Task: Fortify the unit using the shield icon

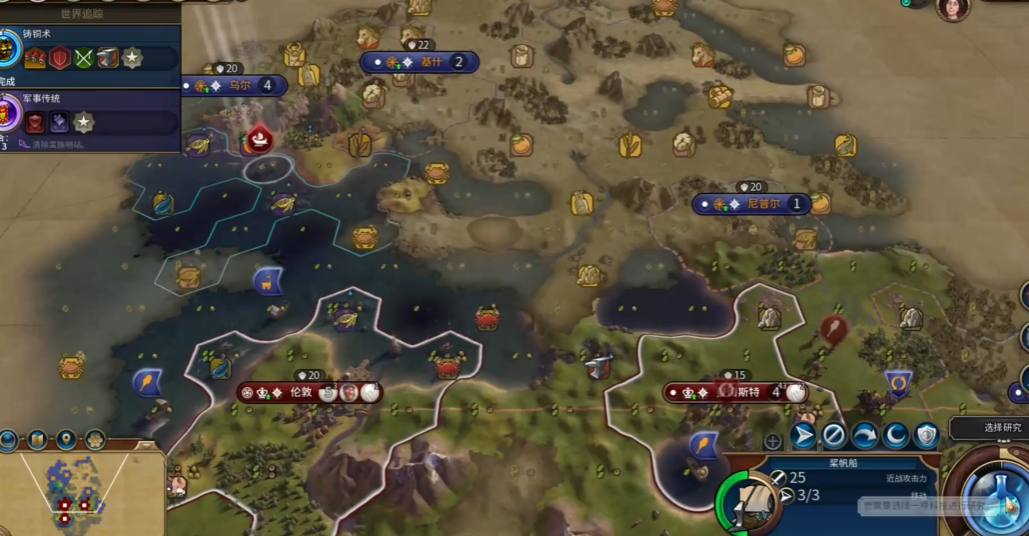Action: 927,436
